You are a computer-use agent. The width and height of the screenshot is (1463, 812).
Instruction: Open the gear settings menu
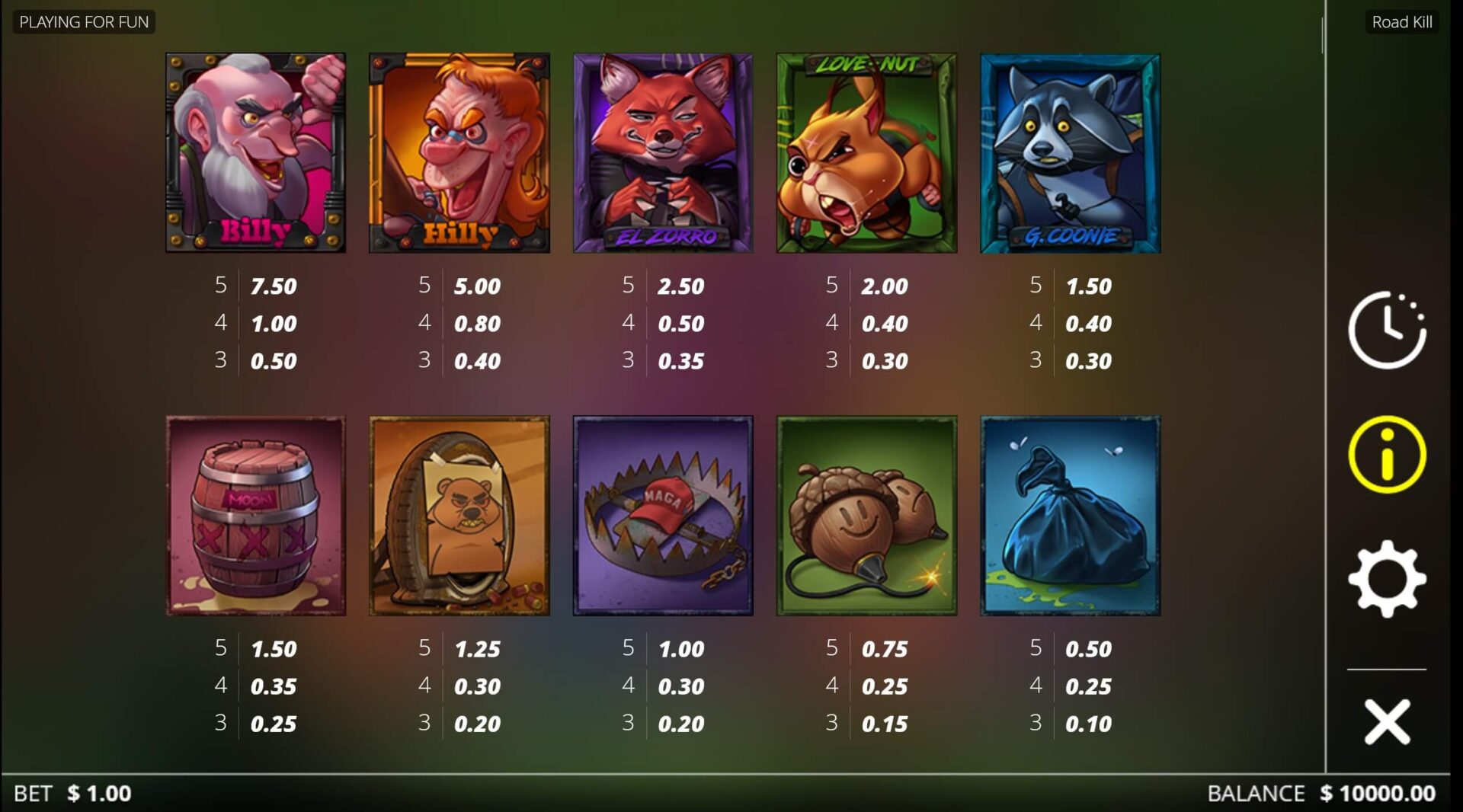(1387, 579)
